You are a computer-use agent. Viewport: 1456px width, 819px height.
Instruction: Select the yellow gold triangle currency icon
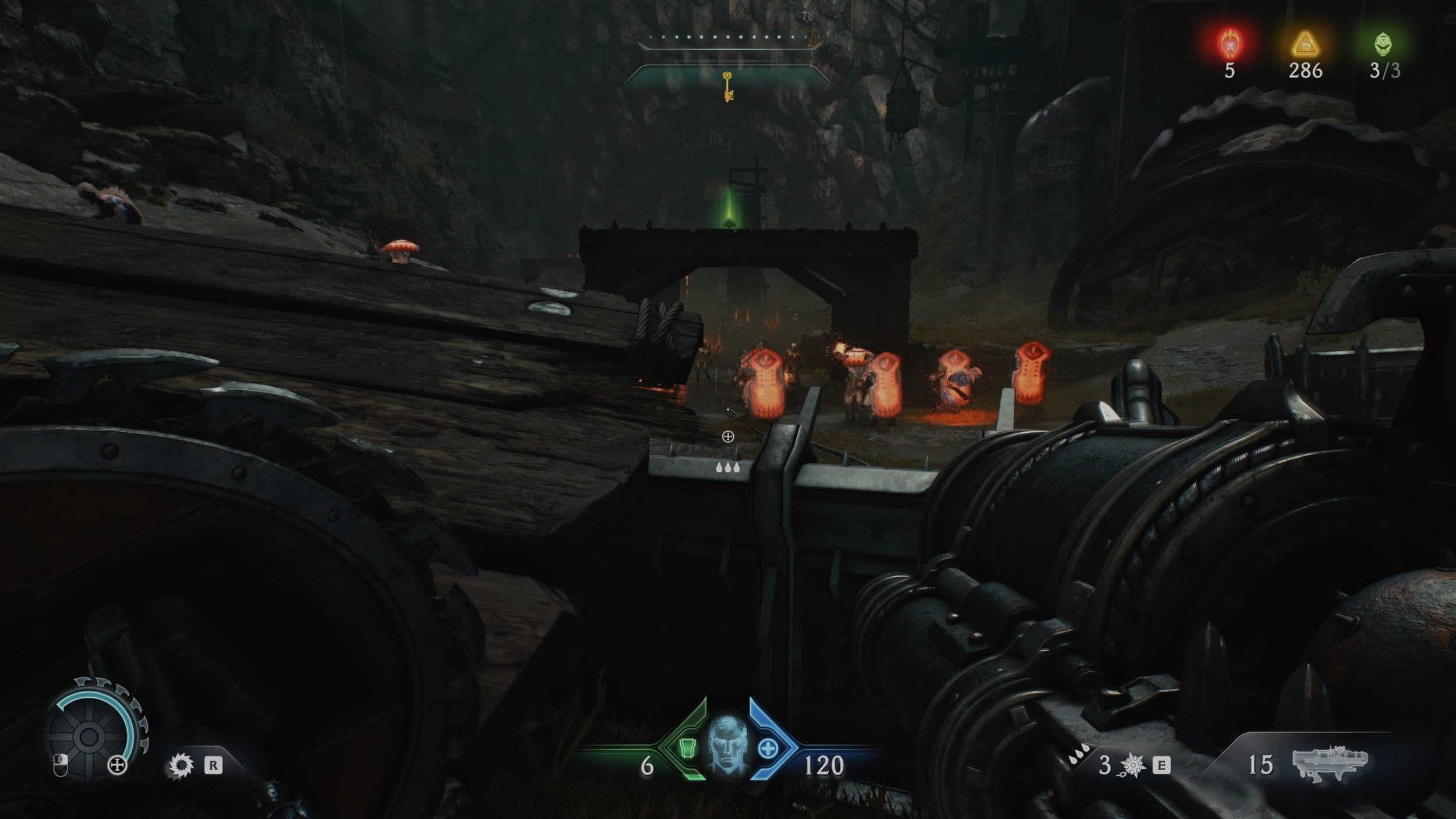[x=1305, y=44]
